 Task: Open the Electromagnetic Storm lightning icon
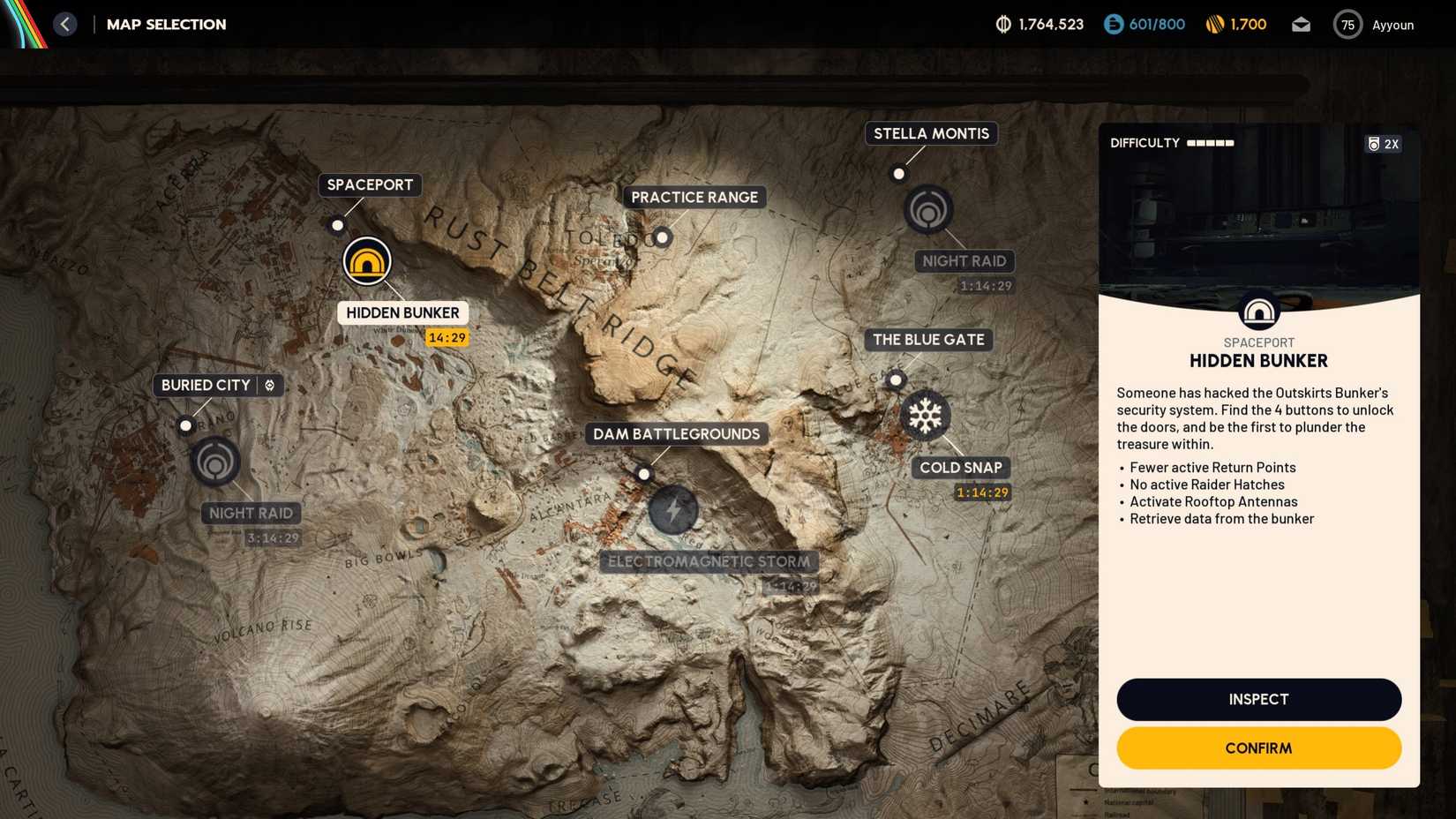[674, 510]
